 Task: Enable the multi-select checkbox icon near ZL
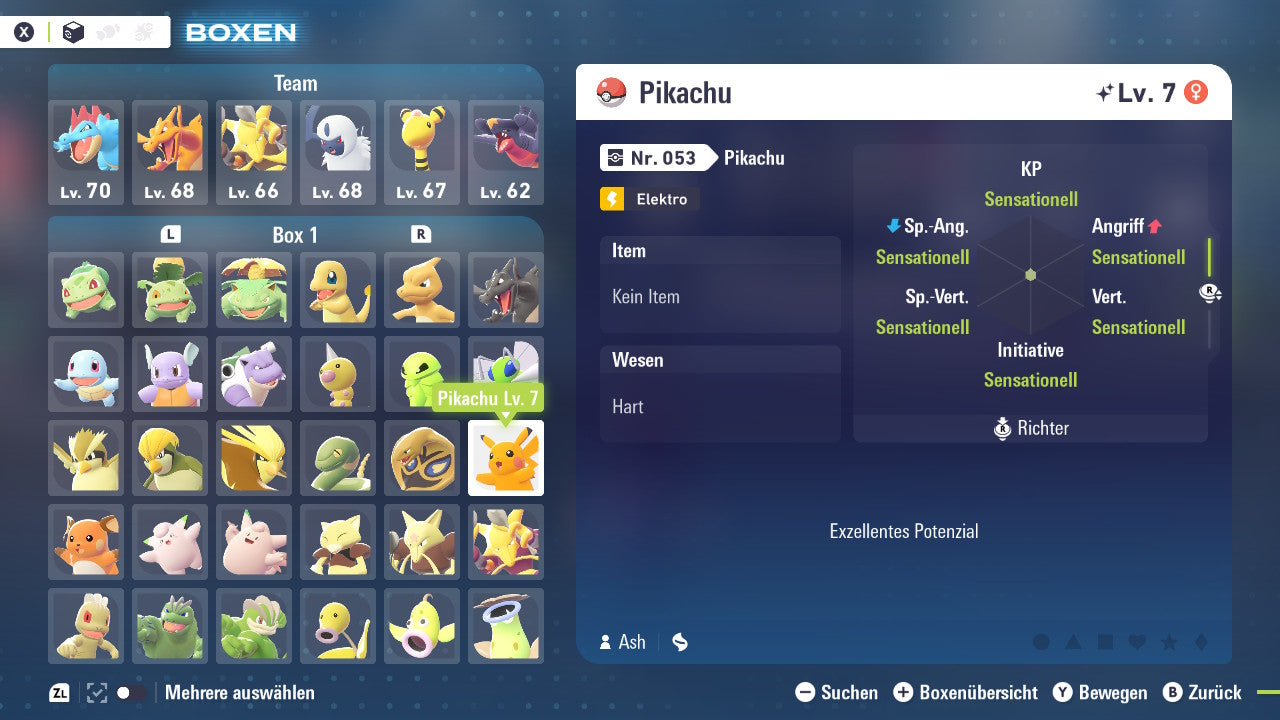(x=96, y=691)
